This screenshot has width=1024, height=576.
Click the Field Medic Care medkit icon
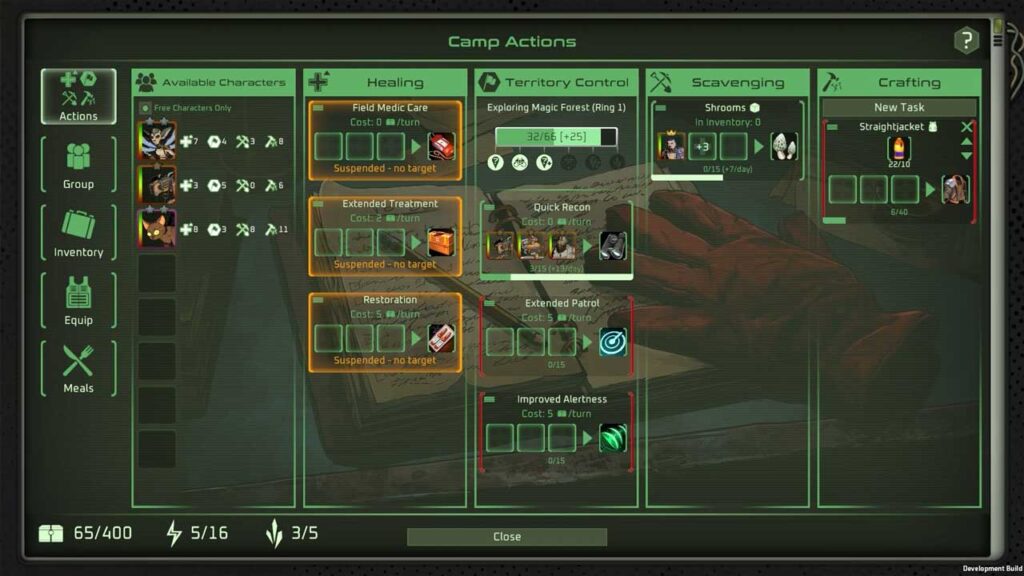pos(441,146)
